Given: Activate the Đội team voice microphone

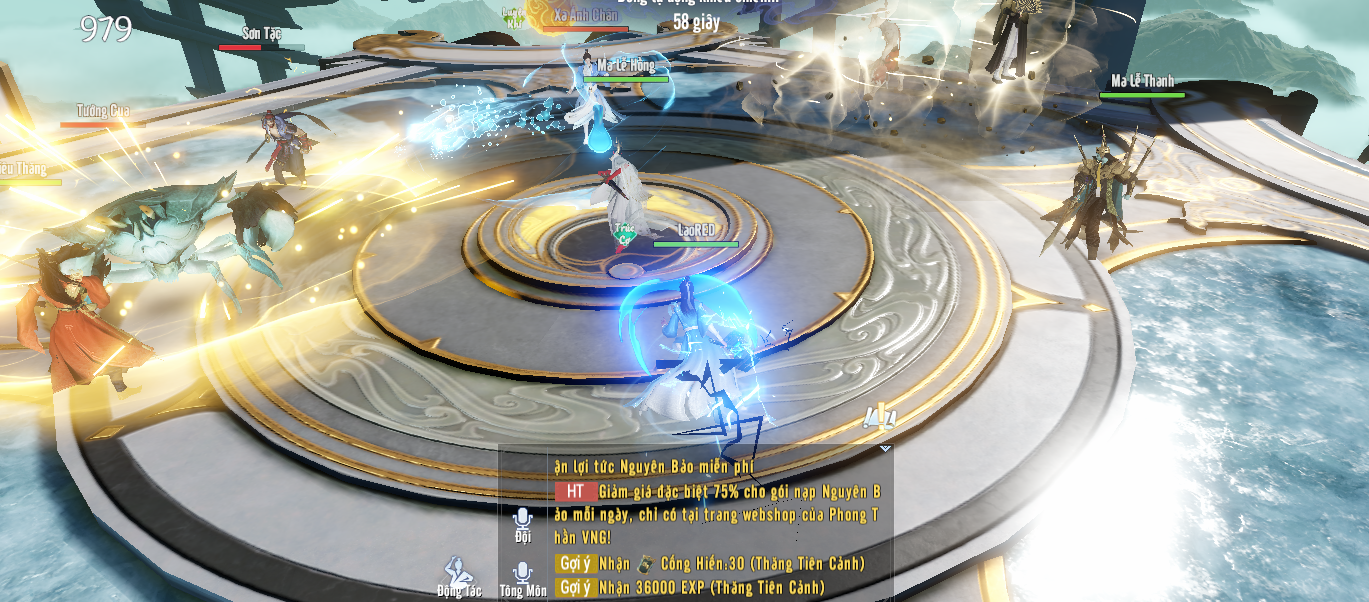Looking at the screenshot, I should pos(522,518).
